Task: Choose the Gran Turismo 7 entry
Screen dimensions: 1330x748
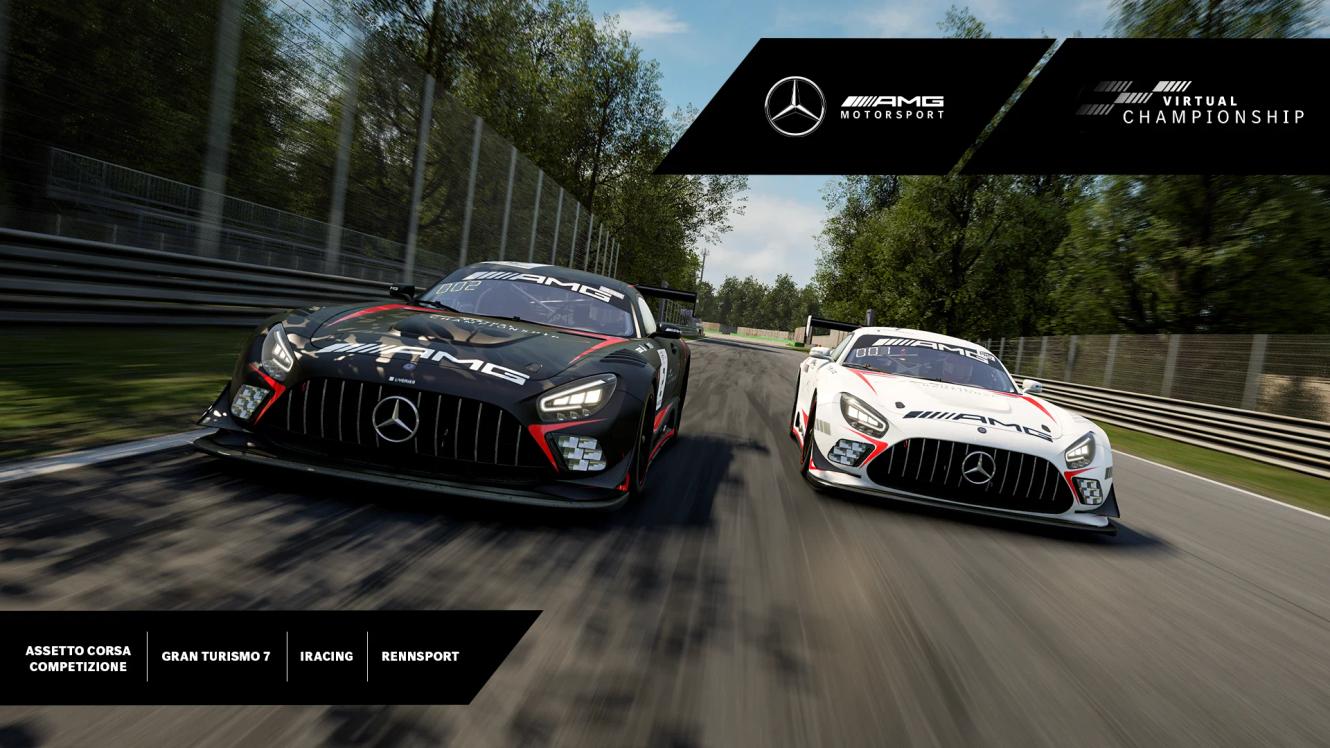Action: [216, 657]
